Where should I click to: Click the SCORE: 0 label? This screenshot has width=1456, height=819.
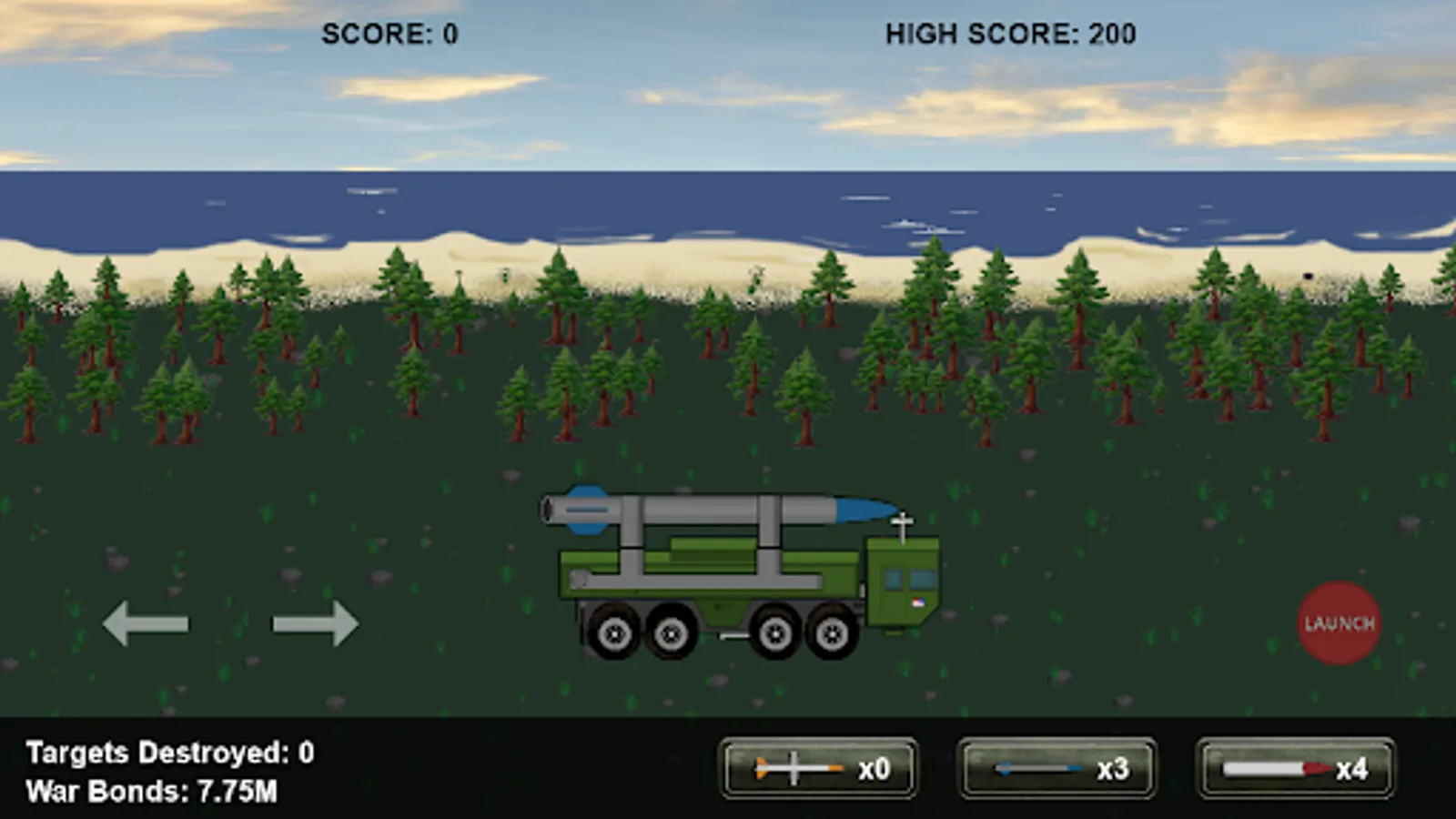[391, 33]
